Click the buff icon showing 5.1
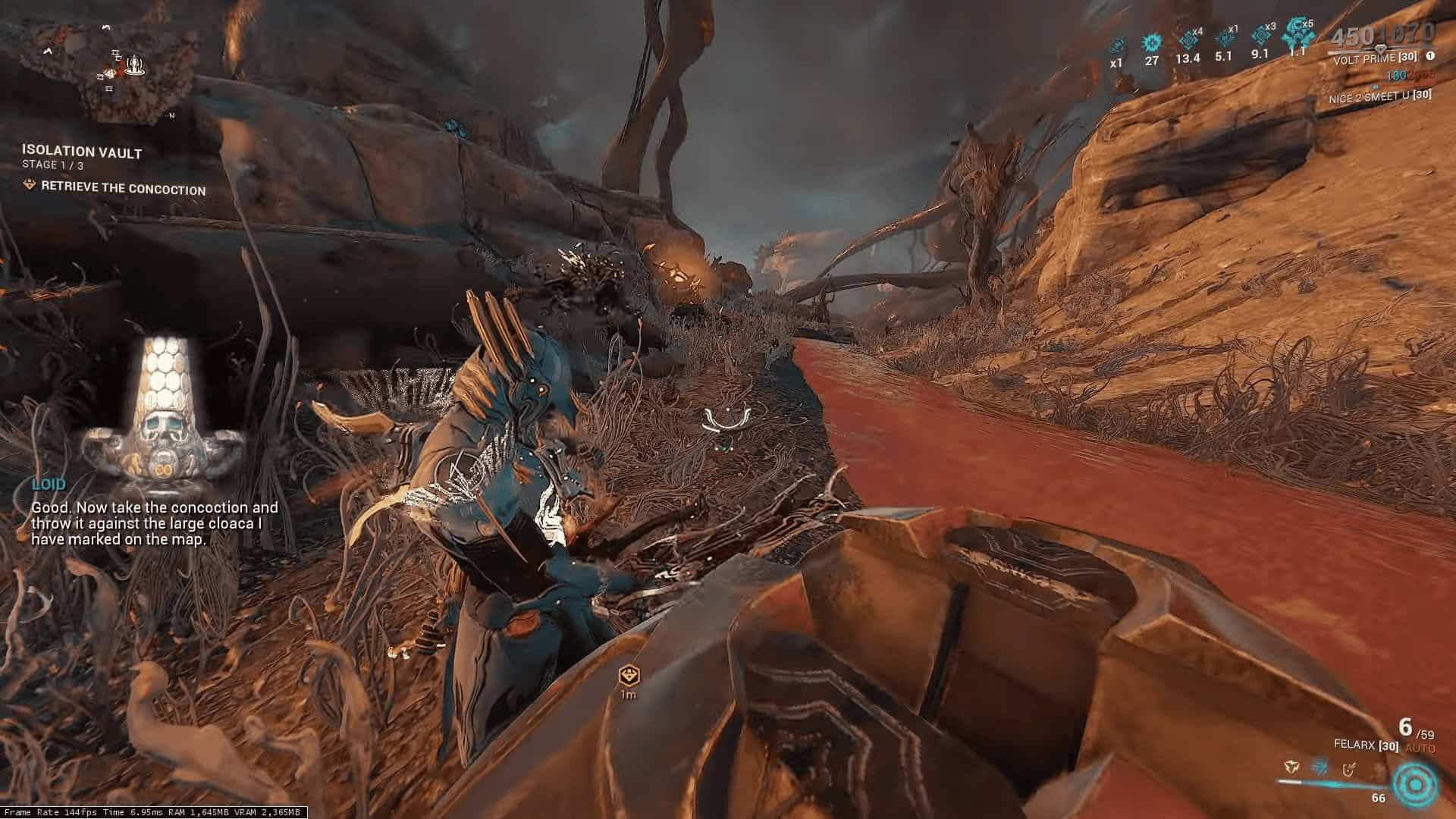 [x=1224, y=39]
